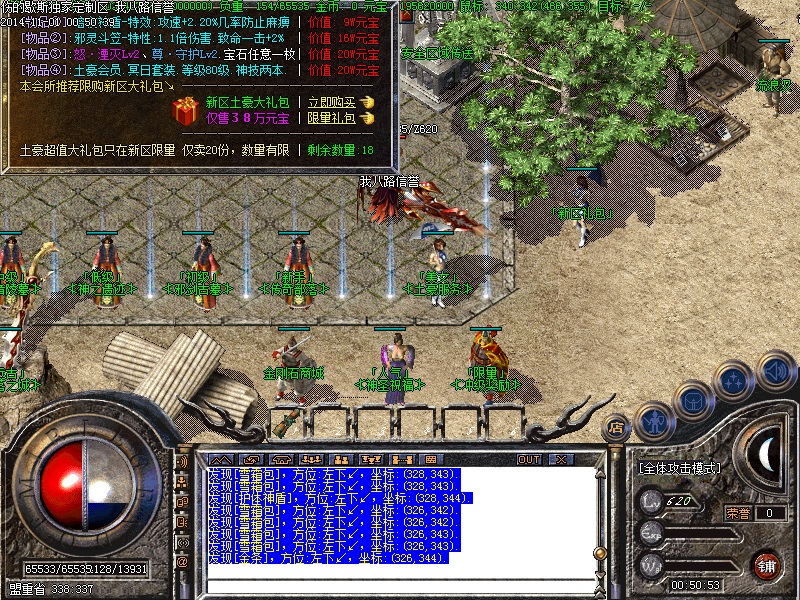Click the chat scrollbar gold knob
The height and width of the screenshot is (600, 800).
pyautogui.click(x=599, y=552)
